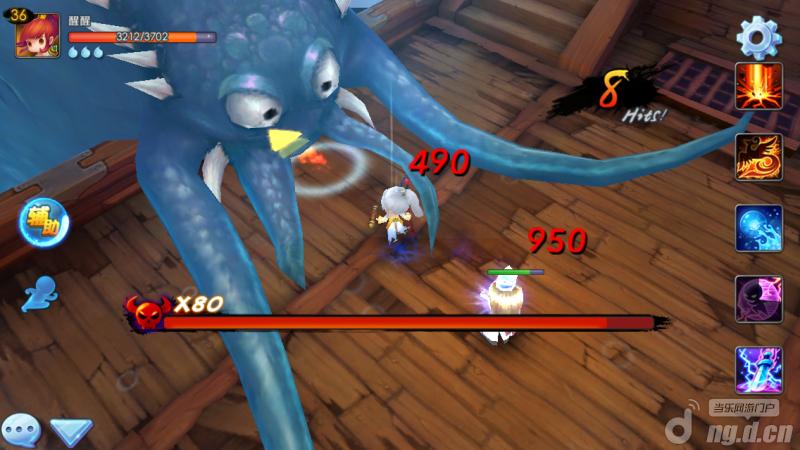This screenshot has height=450, width=800.
Task: Cast the blue ice orb skill
Action: click(758, 228)
